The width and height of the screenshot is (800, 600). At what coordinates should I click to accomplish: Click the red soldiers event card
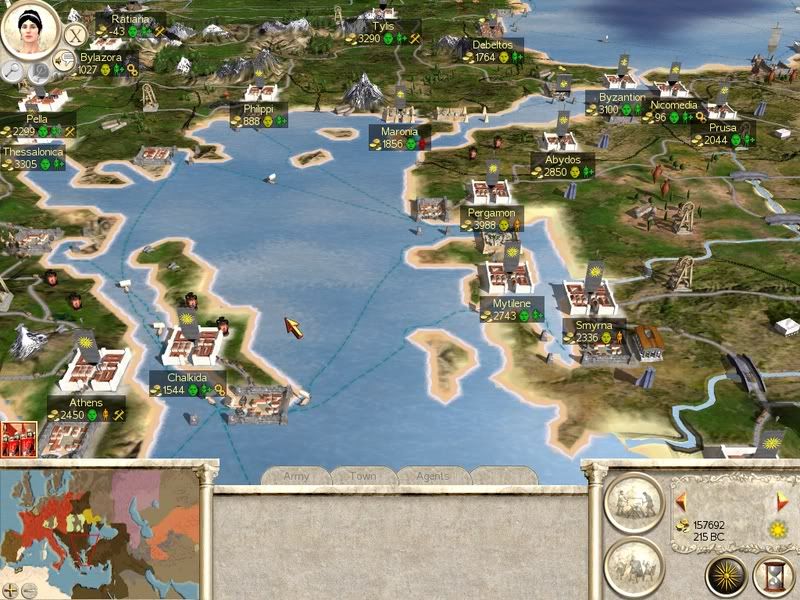click(x=19, y=439)
